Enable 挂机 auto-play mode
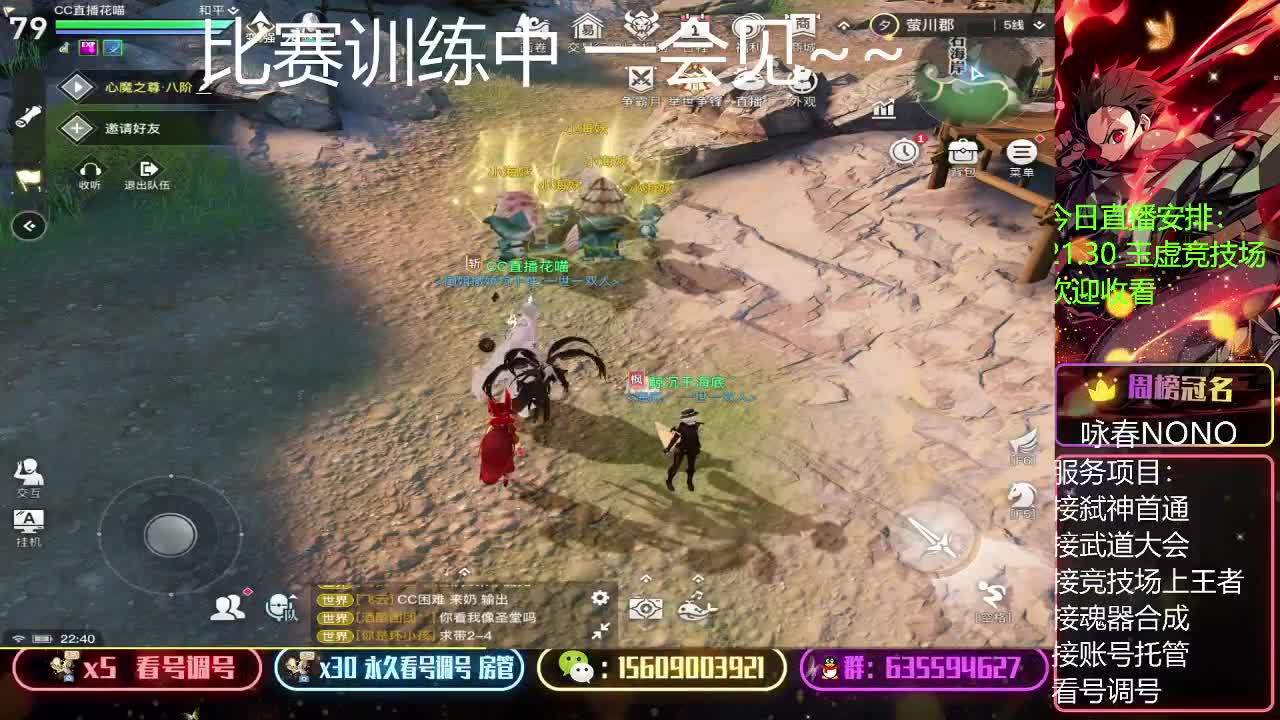1280x720 pixels. 27,521
